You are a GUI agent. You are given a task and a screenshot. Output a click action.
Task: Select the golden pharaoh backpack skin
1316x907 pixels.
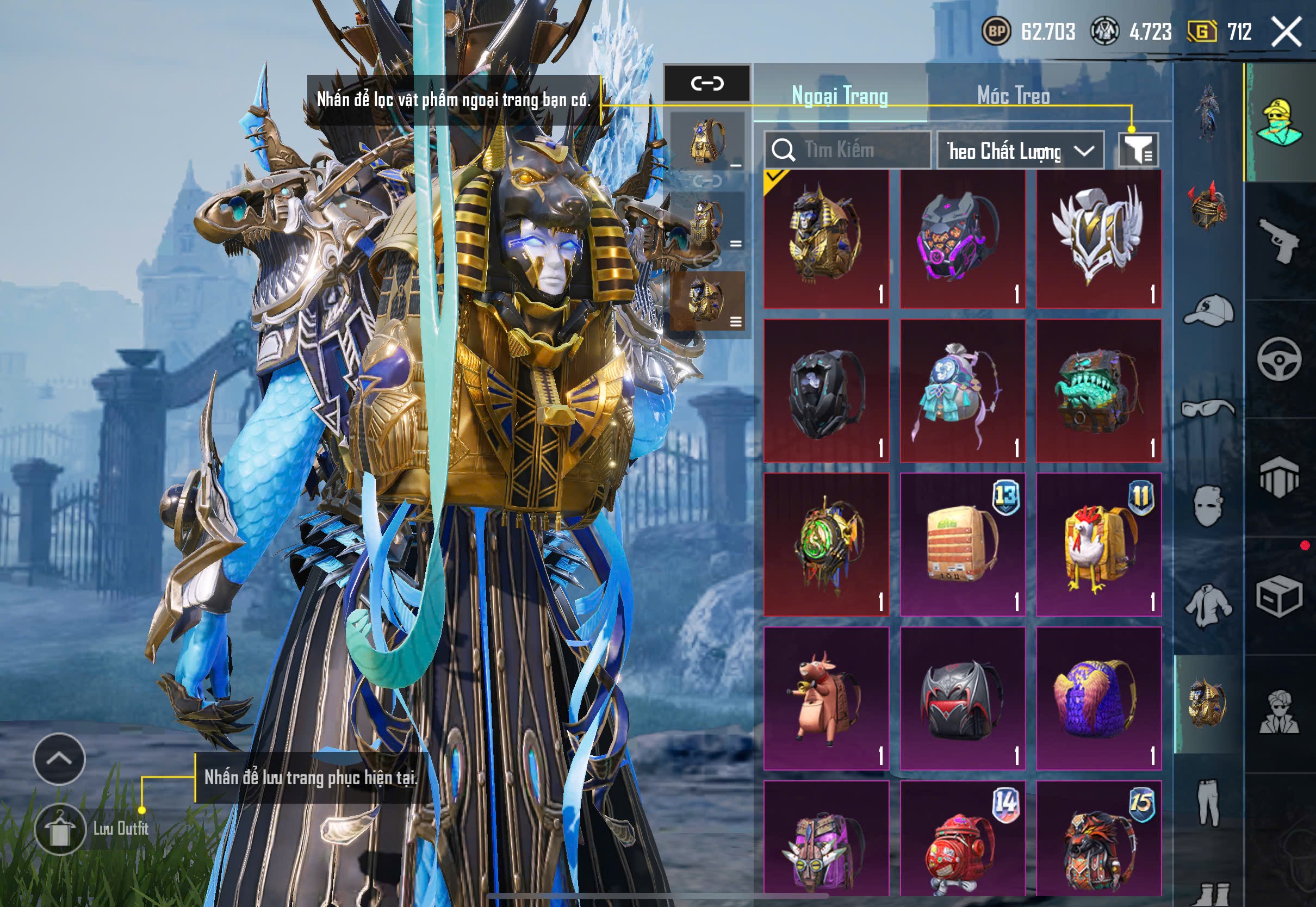point(826,239)
